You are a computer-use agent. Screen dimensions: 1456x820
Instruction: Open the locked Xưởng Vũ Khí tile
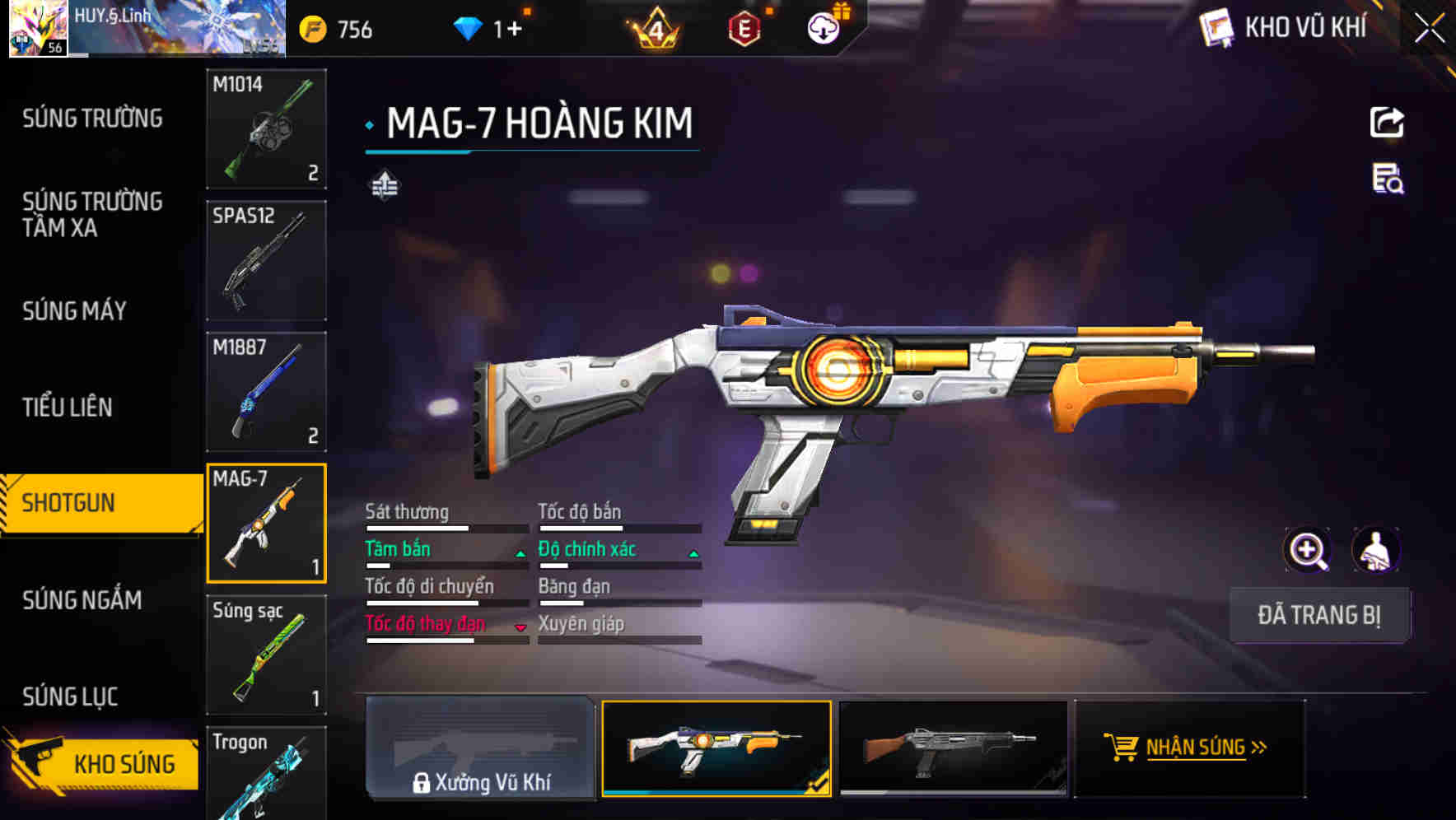(x=480, y=748)
